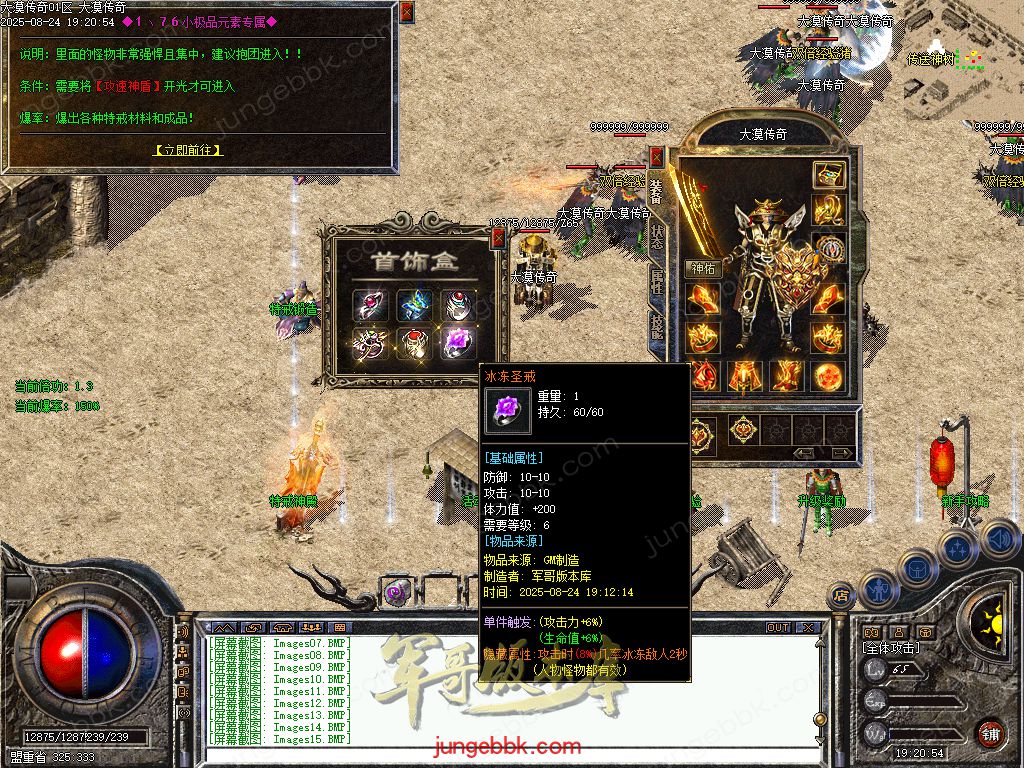This screenshot has width=1024, height=768.
Task: Open the bag round button
Action: pos(917,567)
